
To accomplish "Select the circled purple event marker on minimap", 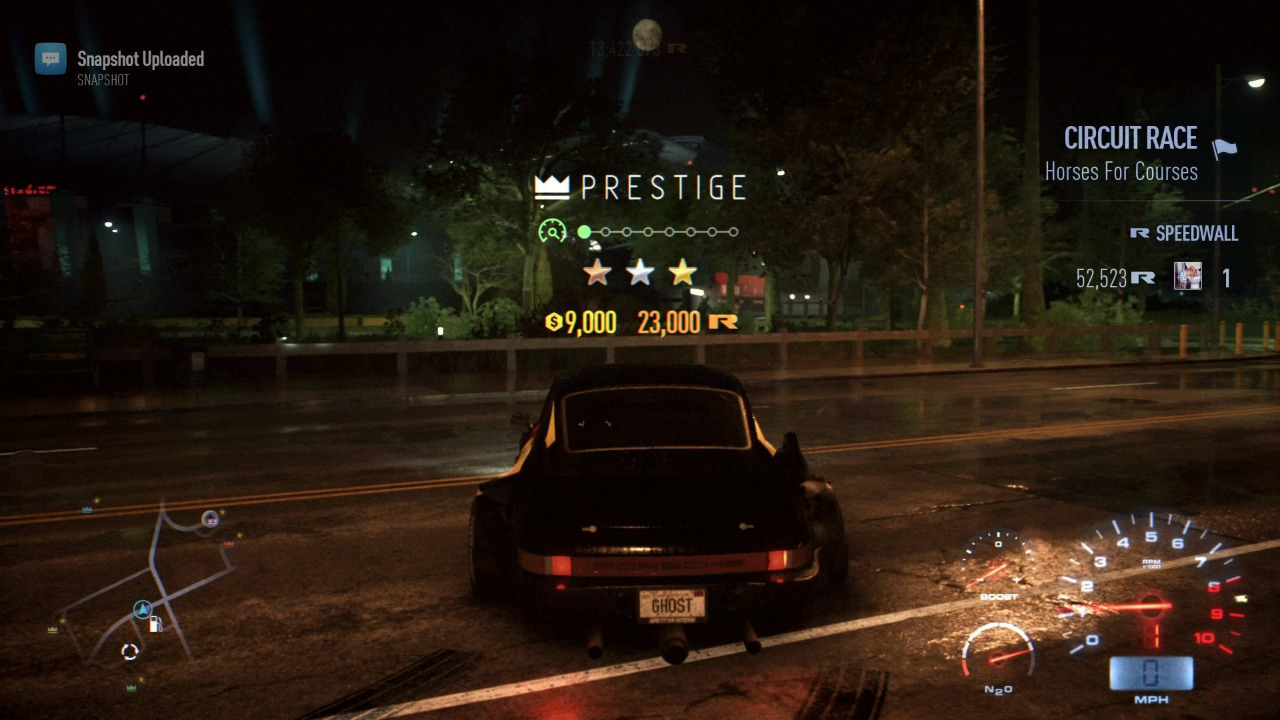I will (x=210, y=518).
